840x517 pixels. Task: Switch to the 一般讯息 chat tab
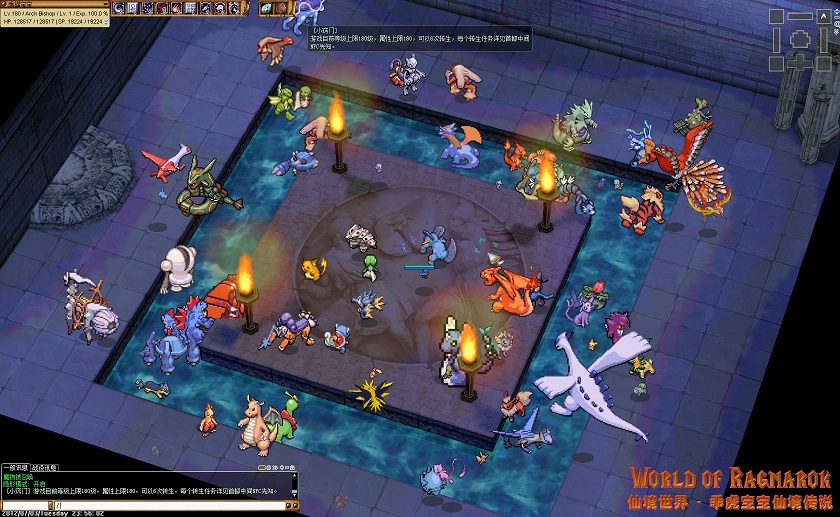tap(16, 467)
